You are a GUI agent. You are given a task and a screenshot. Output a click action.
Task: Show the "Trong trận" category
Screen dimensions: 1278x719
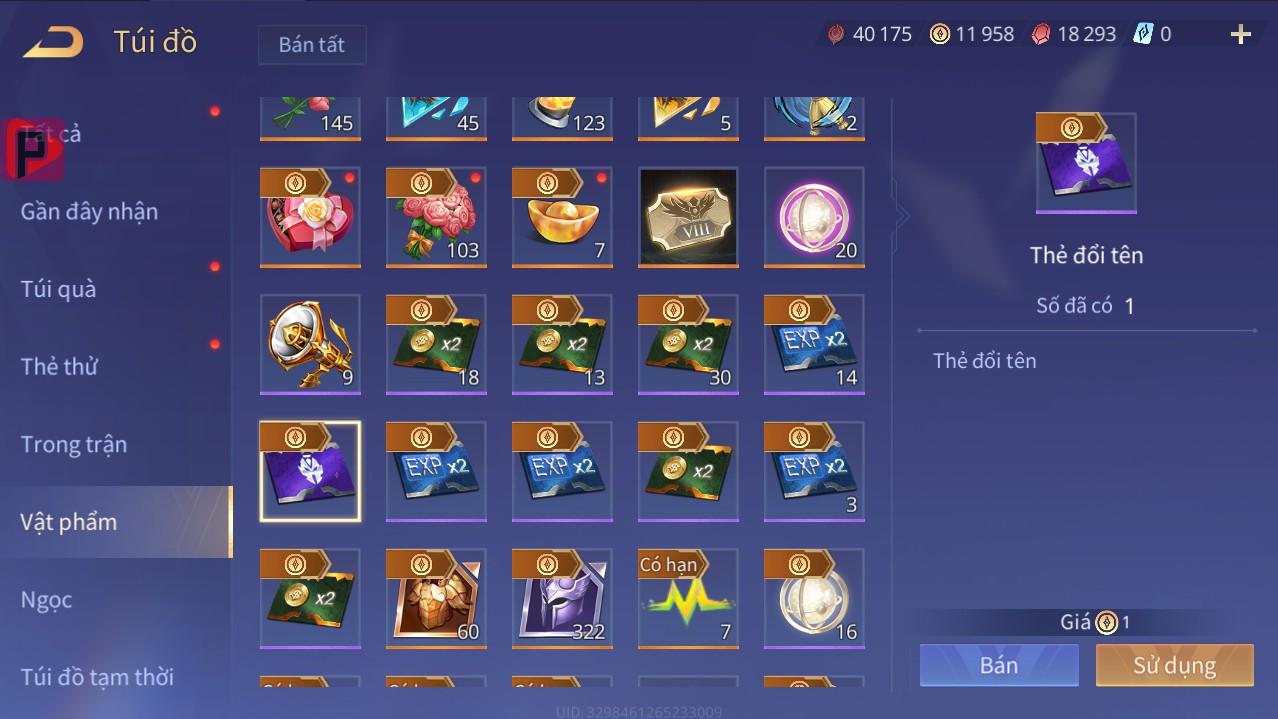pyautogui.click(x=74, y=444)
